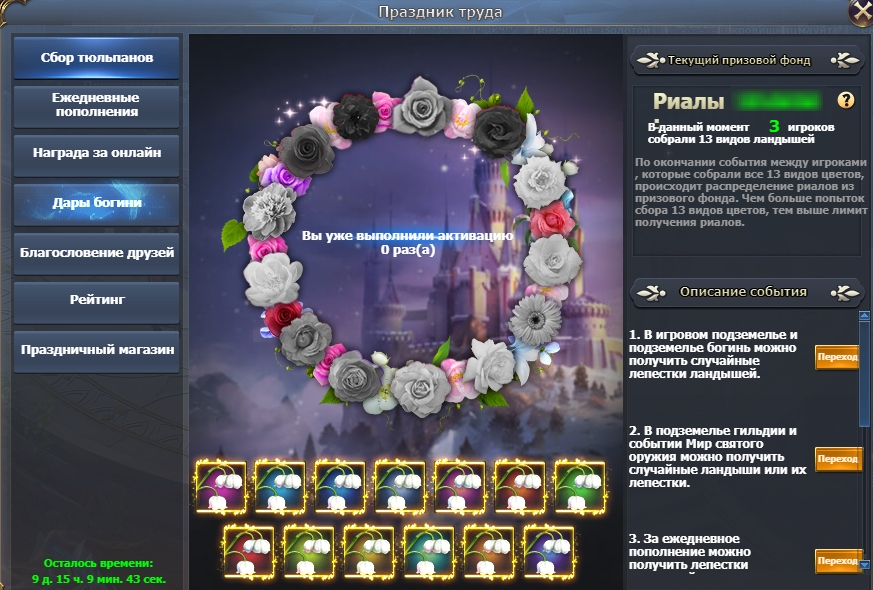Go to Праздничный магазин
873x590 pixels.
click(x=97, y=350)
